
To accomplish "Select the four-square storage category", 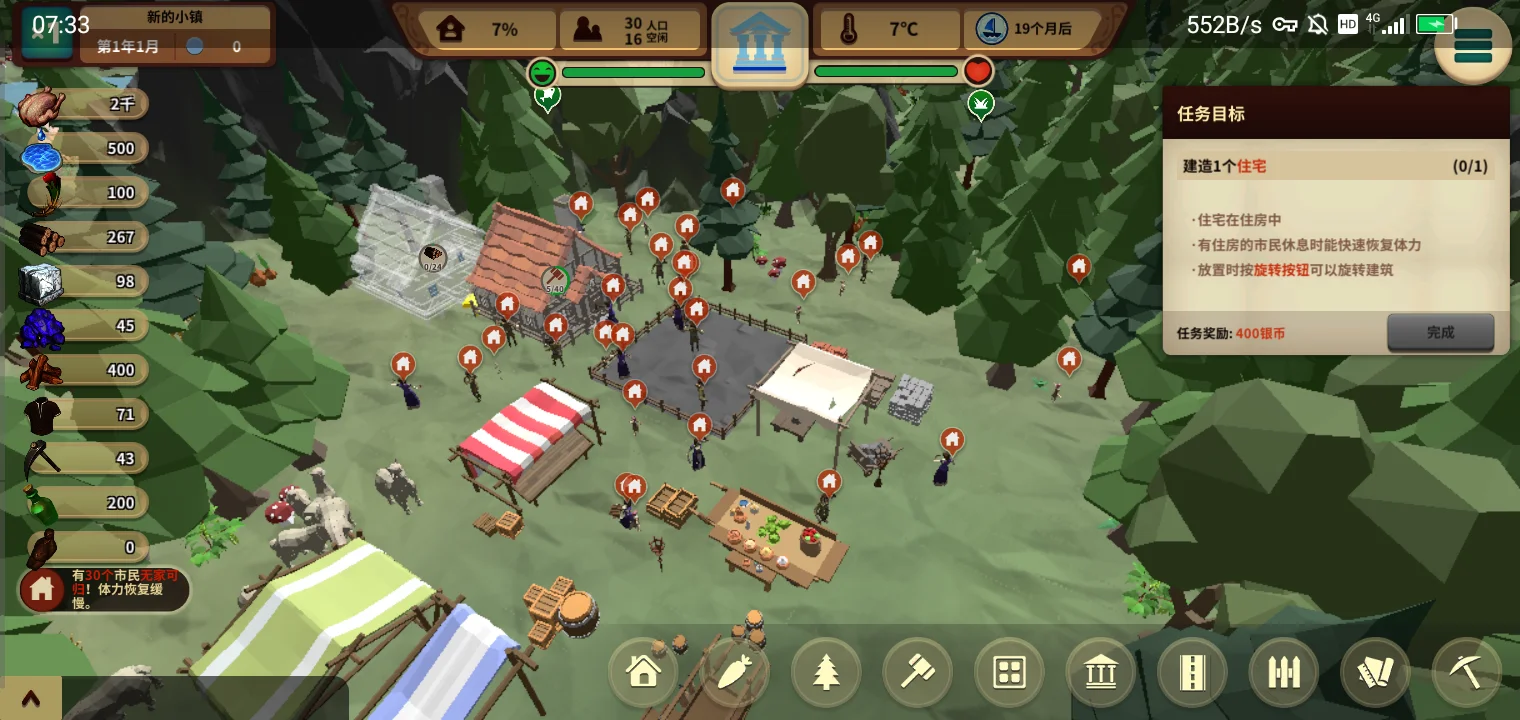I will point(1009,672).
